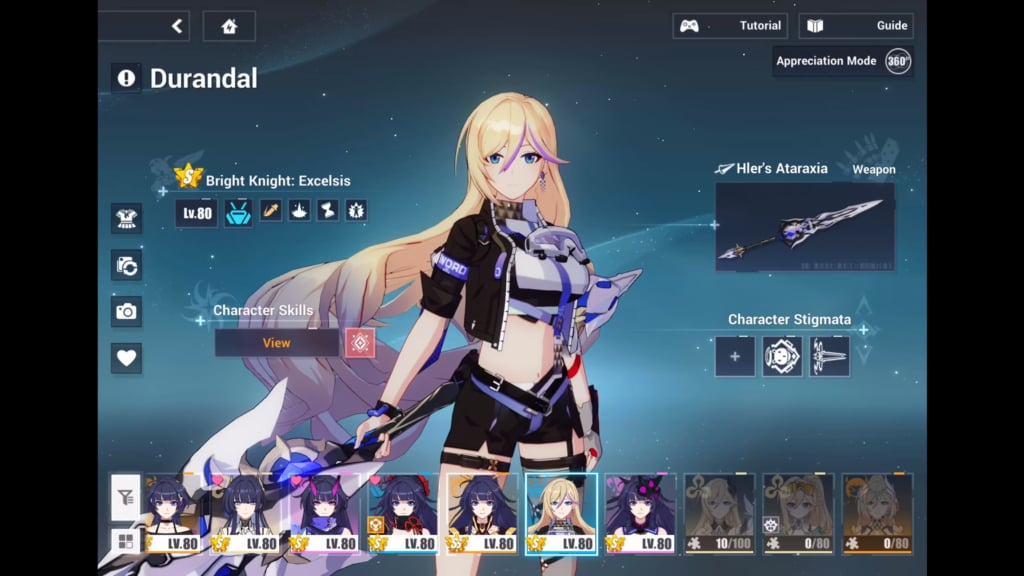
Task: Open the heart favorite icon
Action: click(127, 357)
